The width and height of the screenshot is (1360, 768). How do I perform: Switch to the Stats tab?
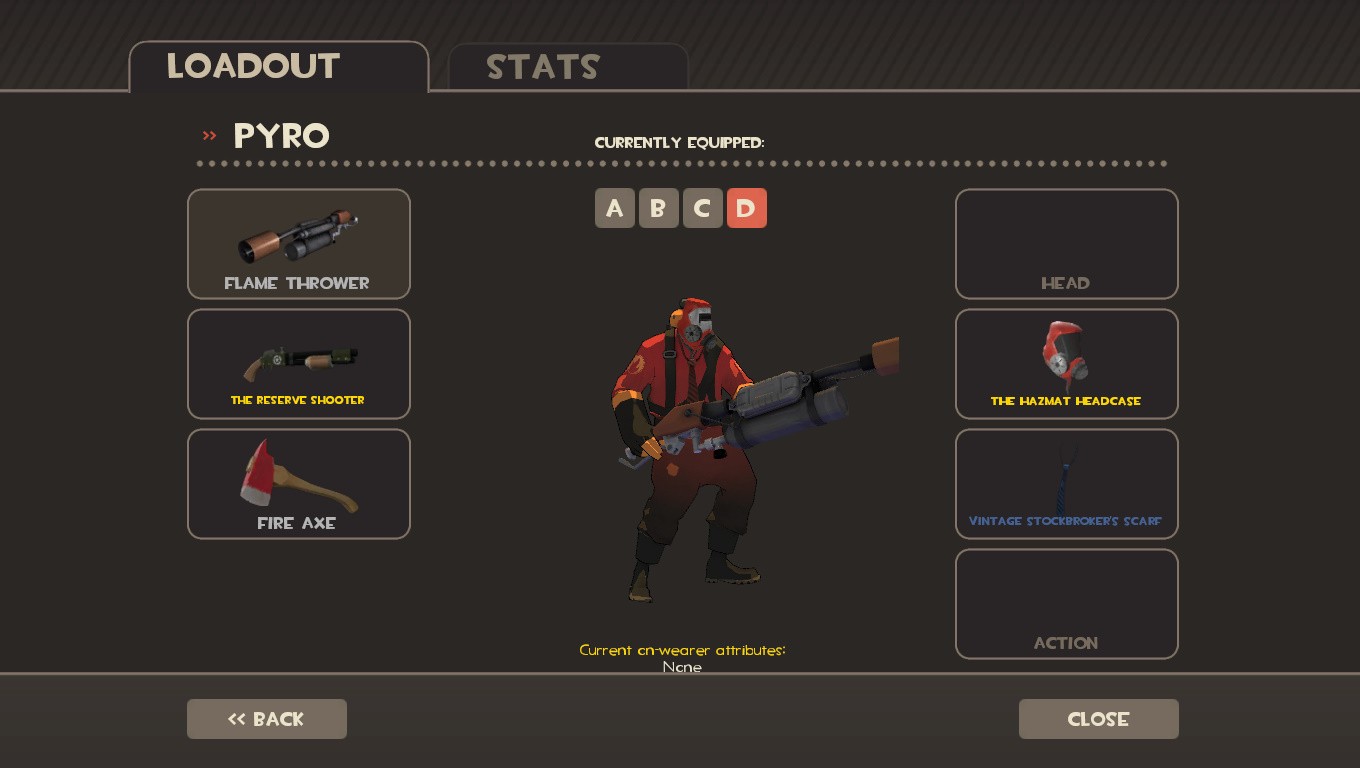coord(543,66)
